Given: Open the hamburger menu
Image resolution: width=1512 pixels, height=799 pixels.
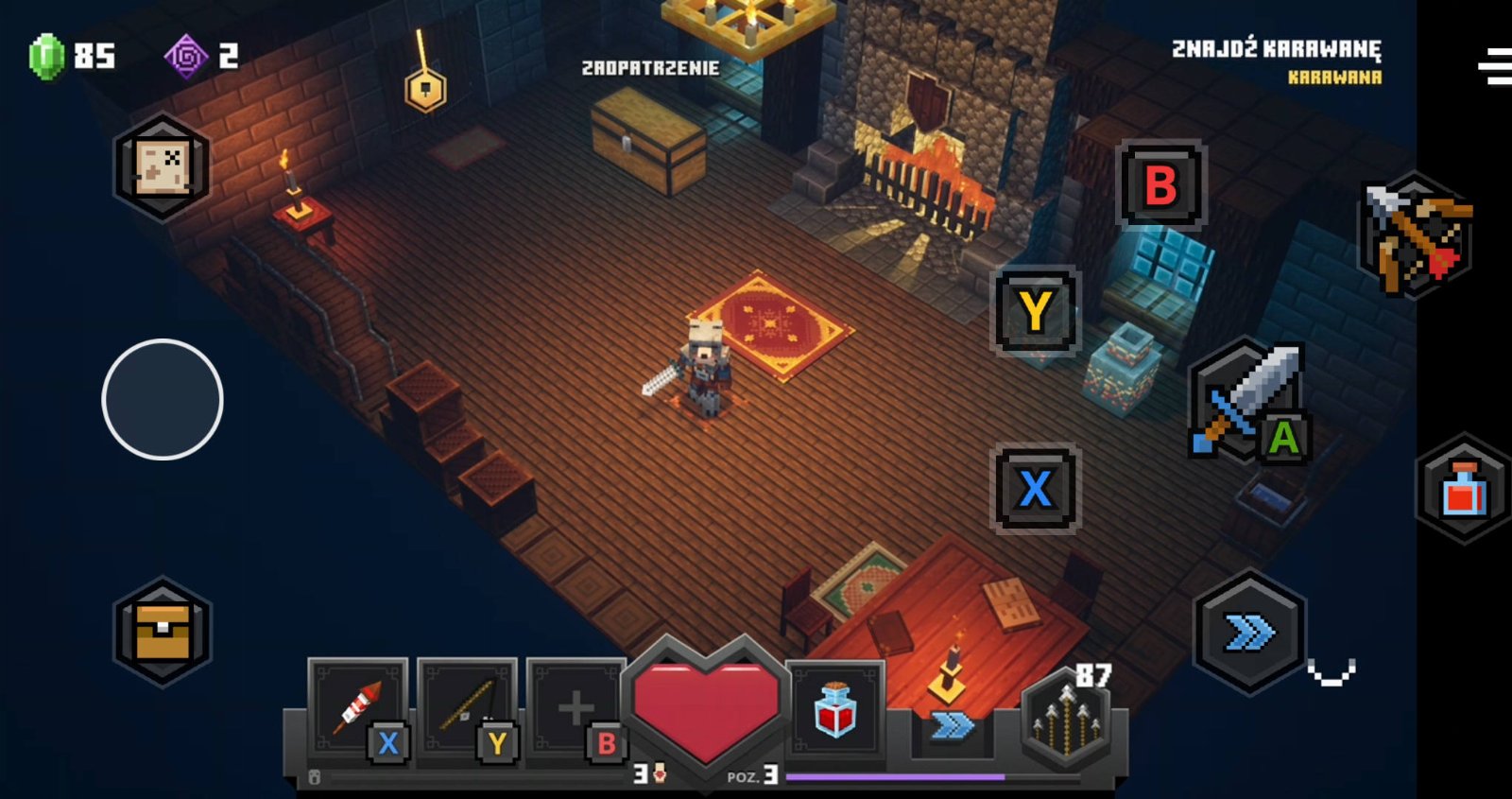Looking at the screenshot, I should [1496, 66].
